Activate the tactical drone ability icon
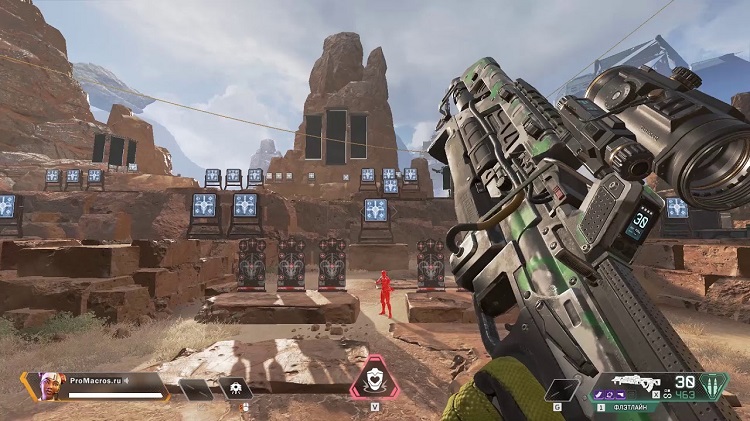The image size is (750, 421). [236, 388]
